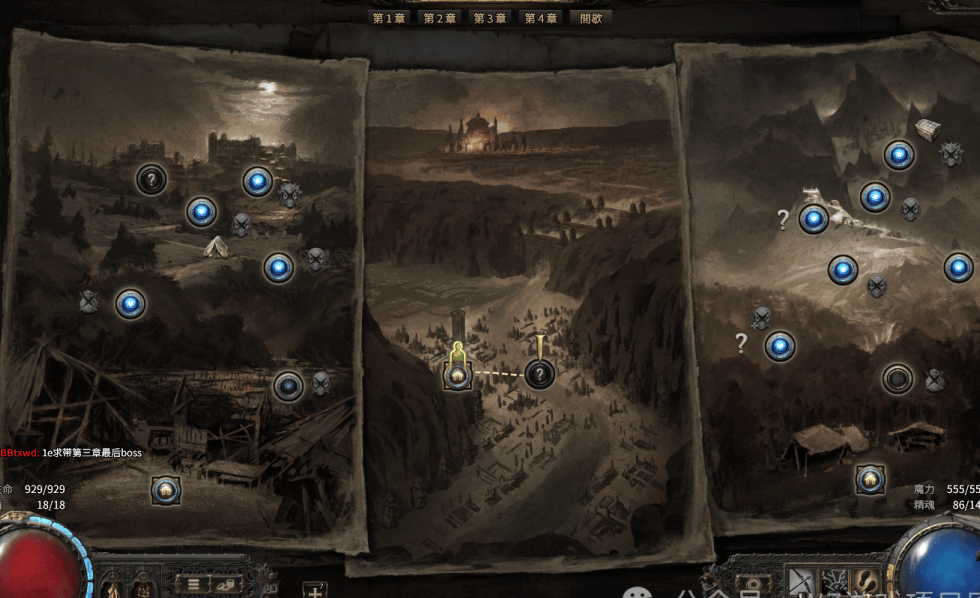The width and height of the screenshot is (980, 598).
Task: Click player name BBtxwd in the chat
Action: point(19,453)
